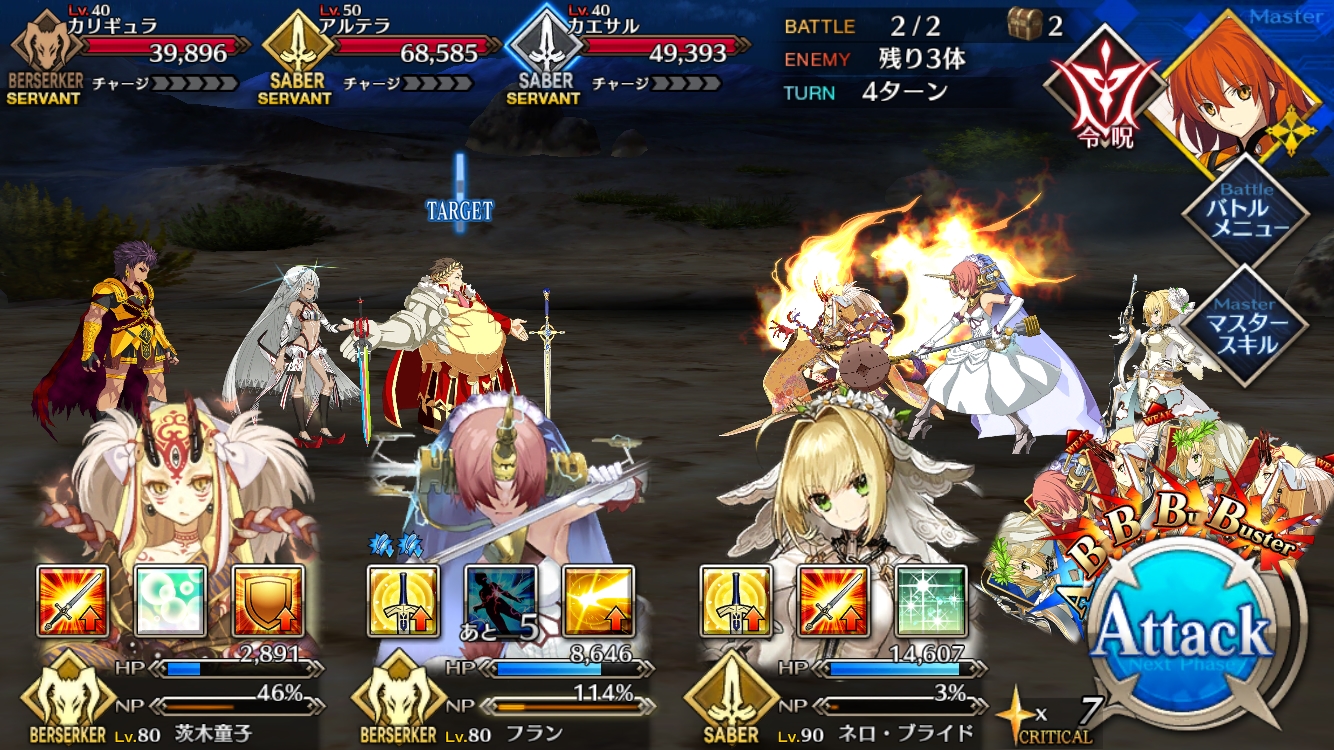Use Nero Bride's green sparkle skill

pos(931,601)
